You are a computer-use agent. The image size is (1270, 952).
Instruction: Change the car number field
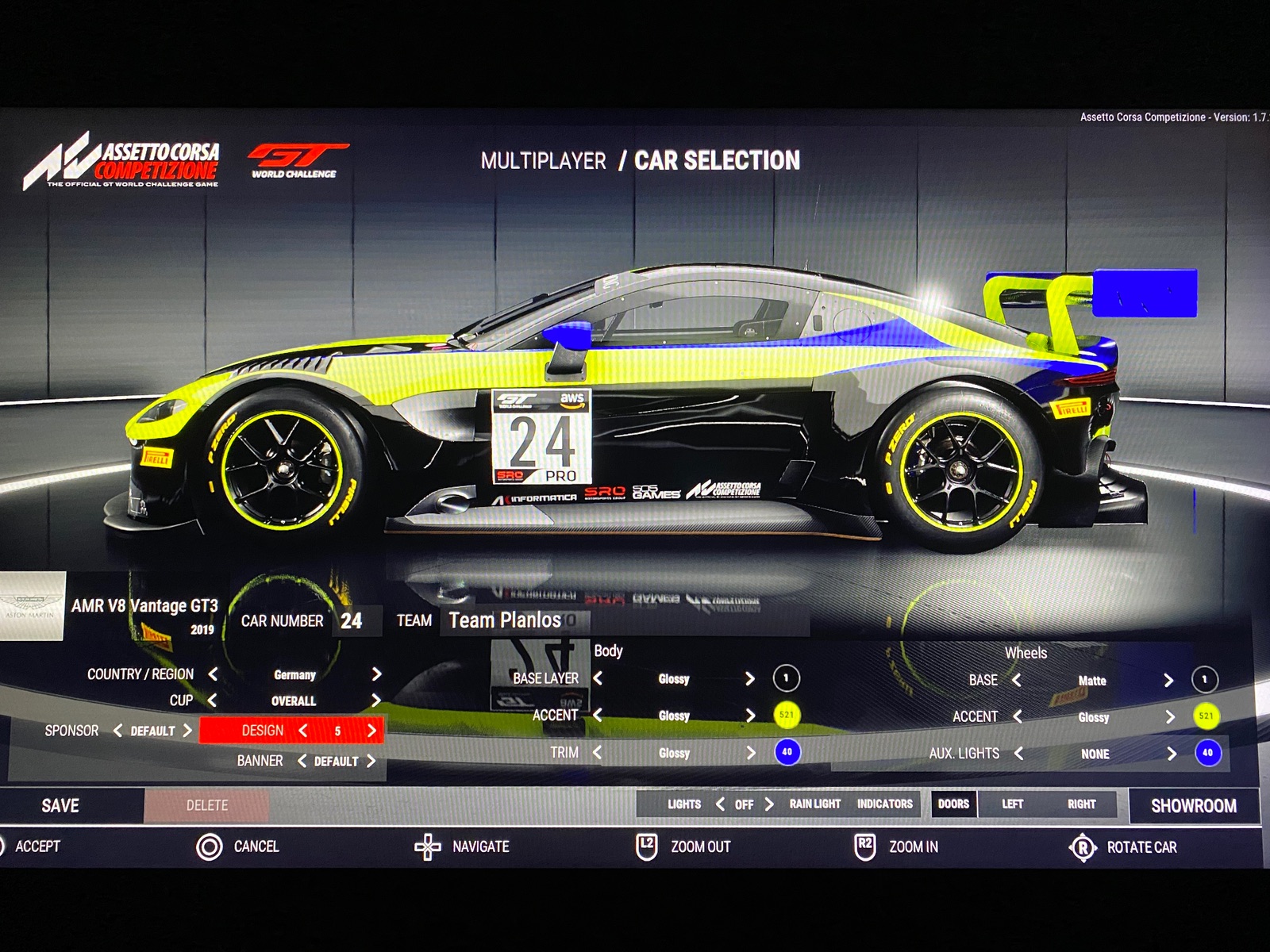click(352, 621)
